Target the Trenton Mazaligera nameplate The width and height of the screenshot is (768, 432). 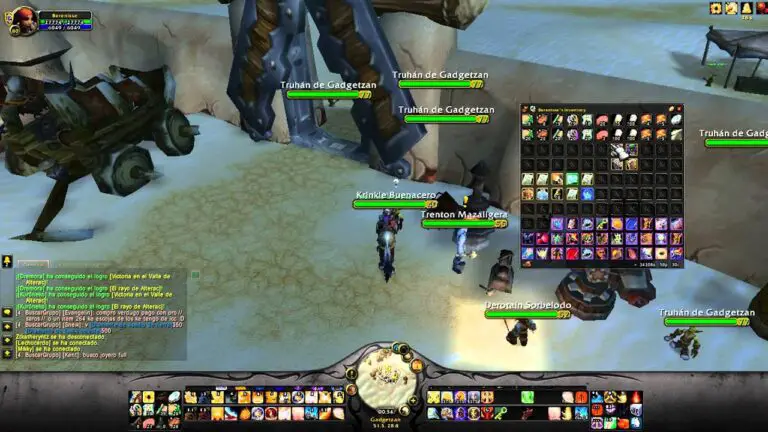[x=463, y=214]
